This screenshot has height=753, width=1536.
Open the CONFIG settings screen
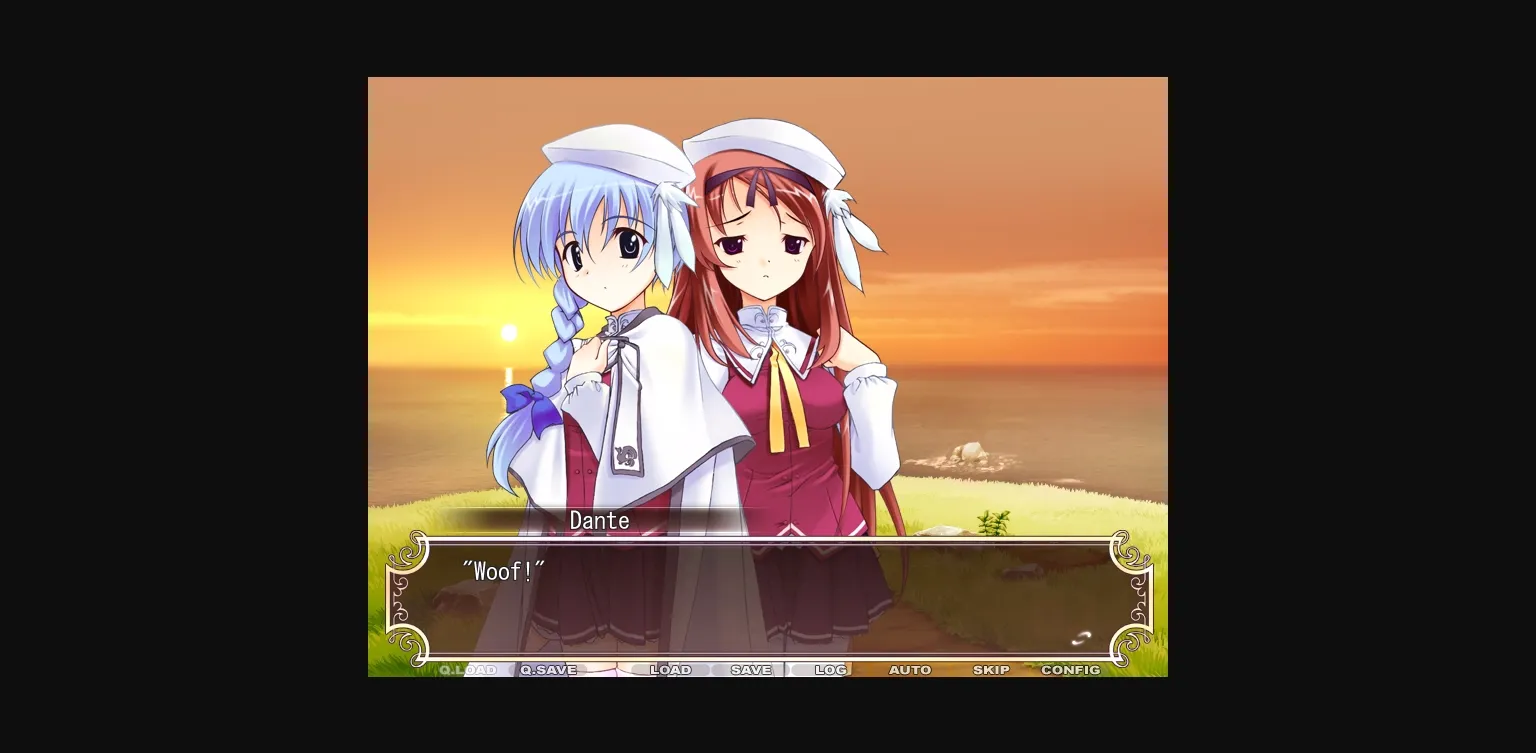pyautogui.click(x=1071, y=670)
